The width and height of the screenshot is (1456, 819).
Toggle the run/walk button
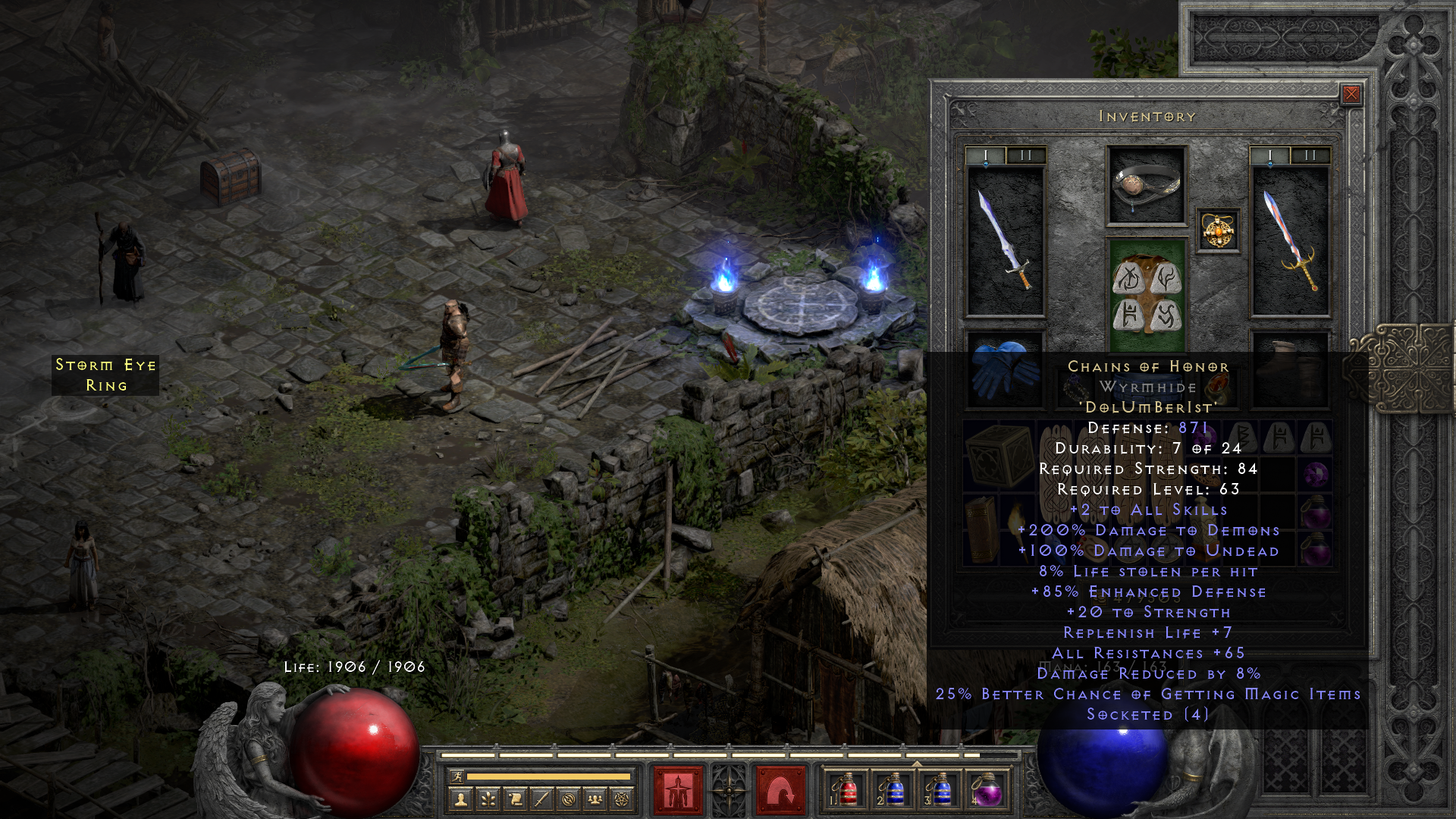457,777
